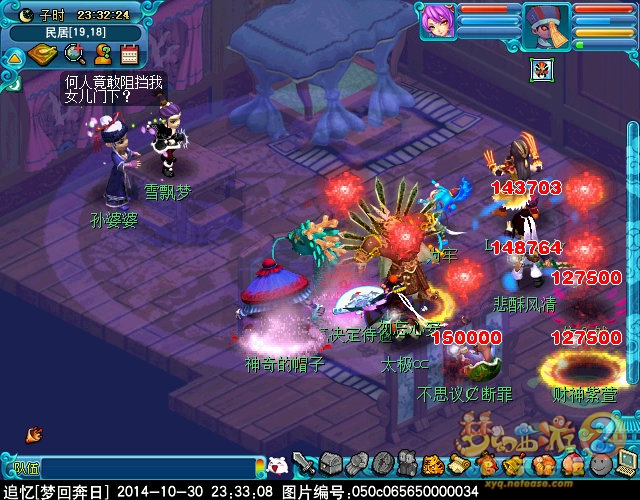Open the tiger face pet icon
The height and width of the screenshot is (500, 640).
tap(433, 464)
